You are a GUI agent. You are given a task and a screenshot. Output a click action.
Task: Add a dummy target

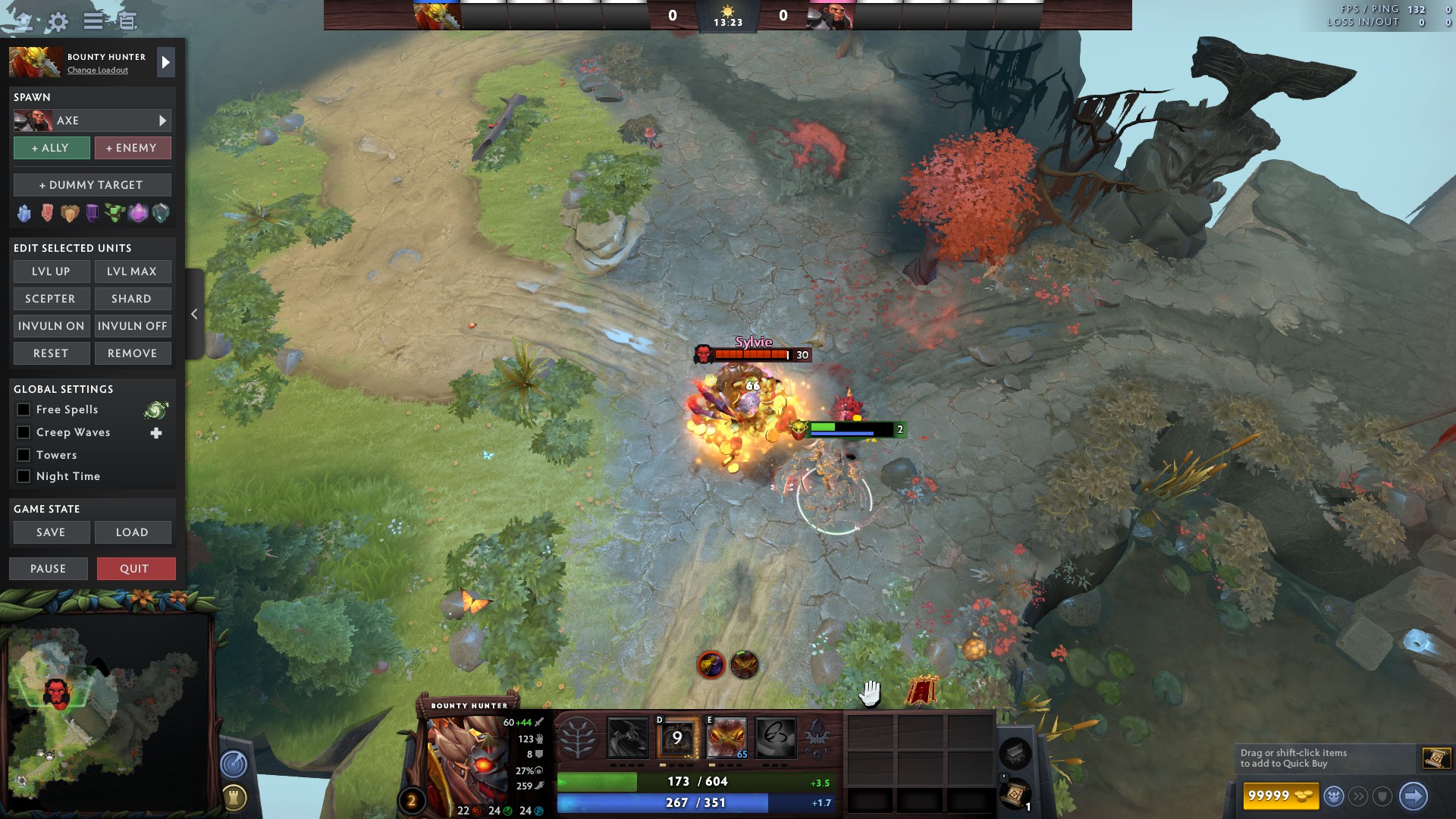coord(92,185)
